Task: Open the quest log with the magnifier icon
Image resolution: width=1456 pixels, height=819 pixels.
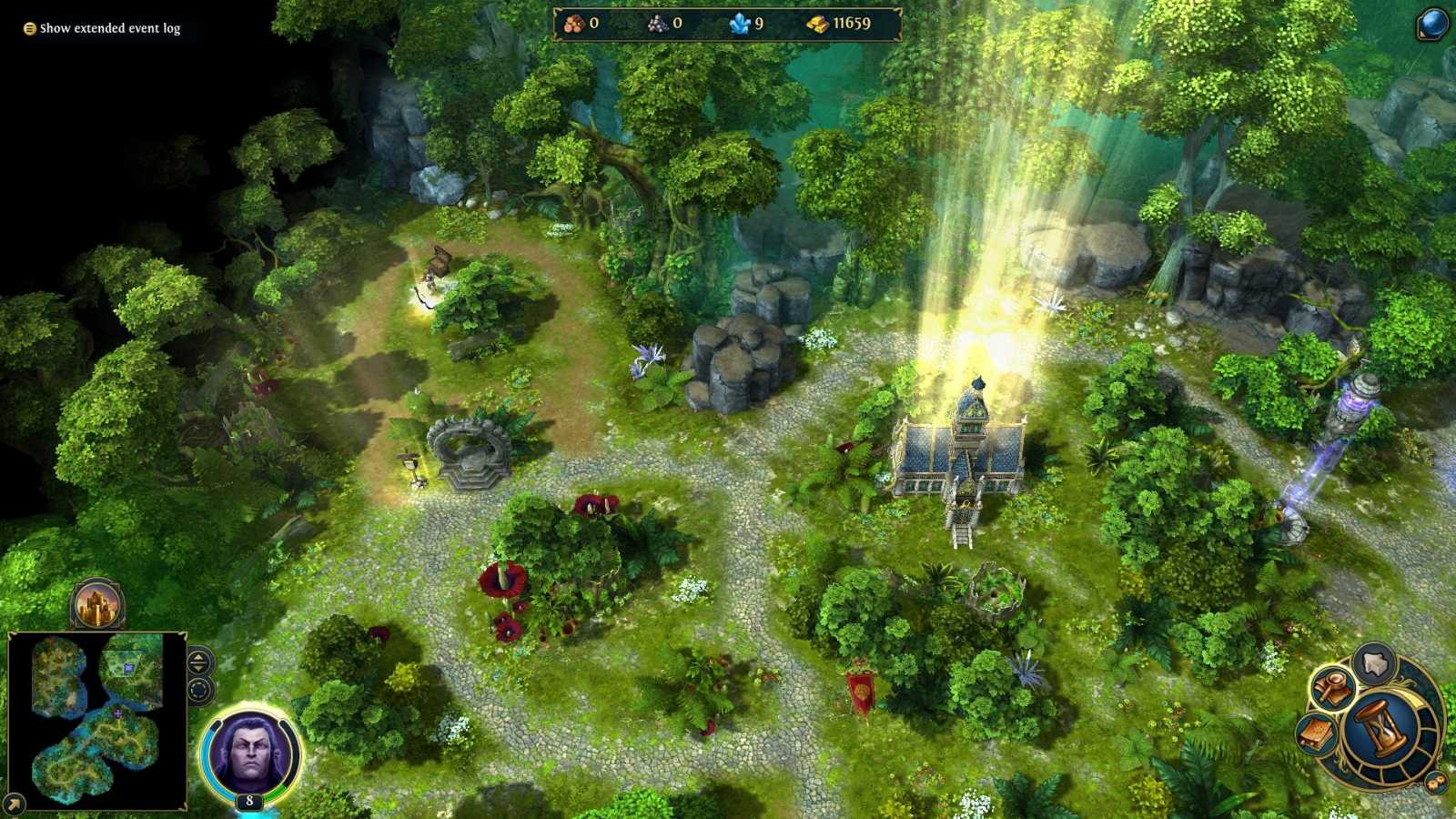Action: (x=1331, y=687)
